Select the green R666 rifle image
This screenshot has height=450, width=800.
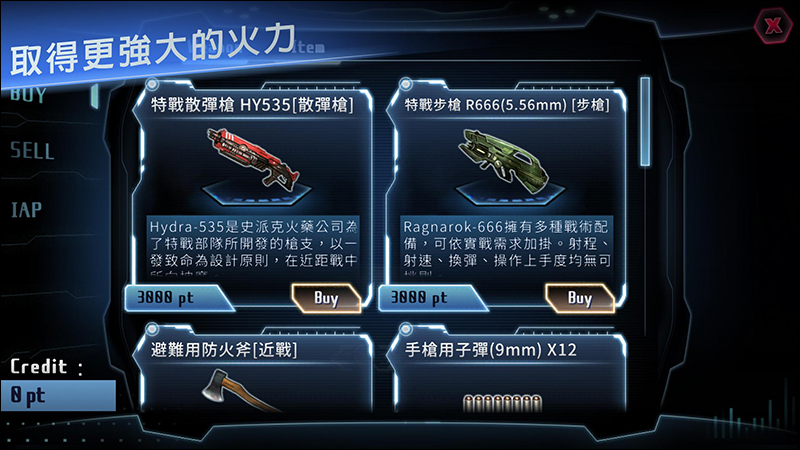click(x=508, y=160)
